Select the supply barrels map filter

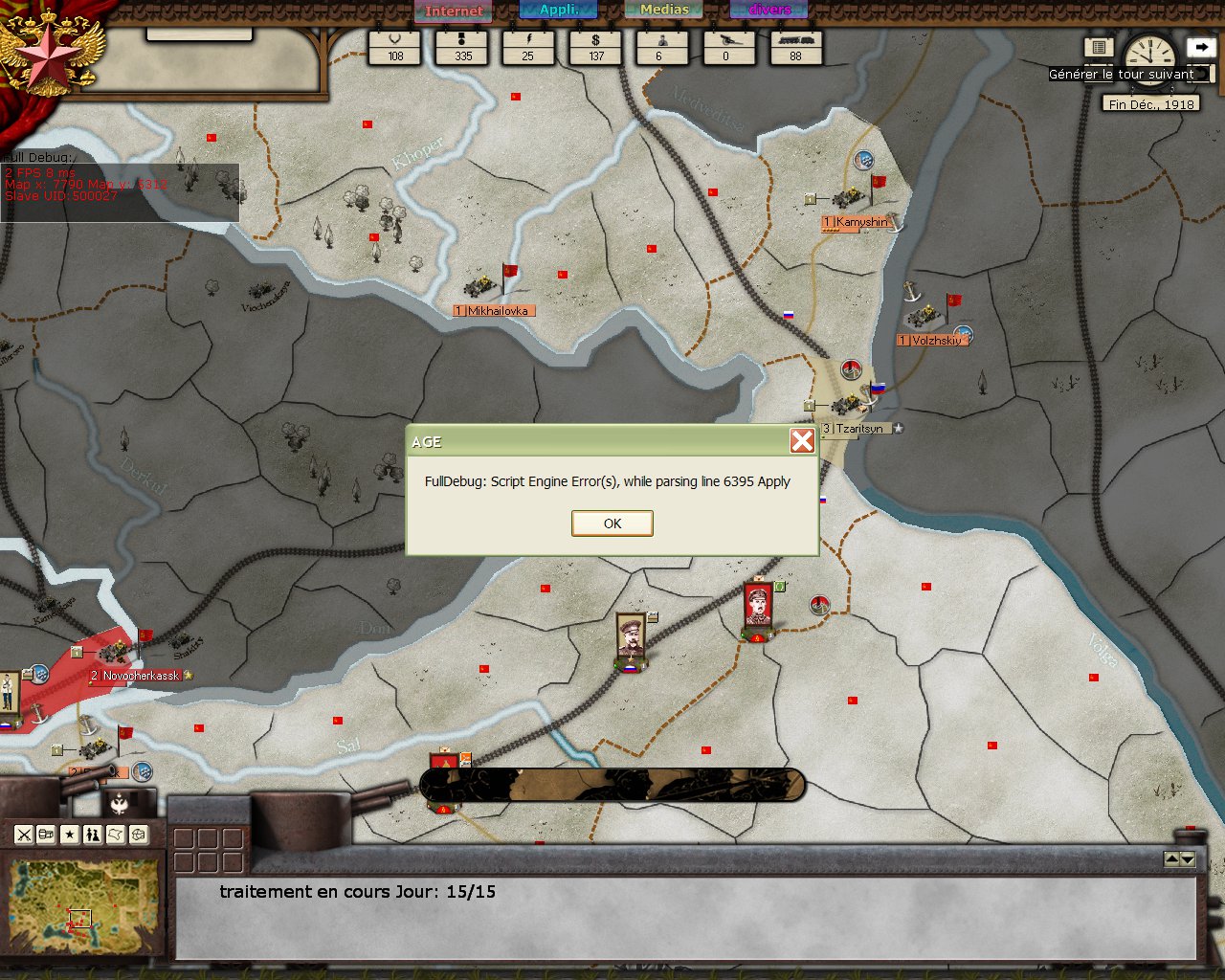click(46, 835)
